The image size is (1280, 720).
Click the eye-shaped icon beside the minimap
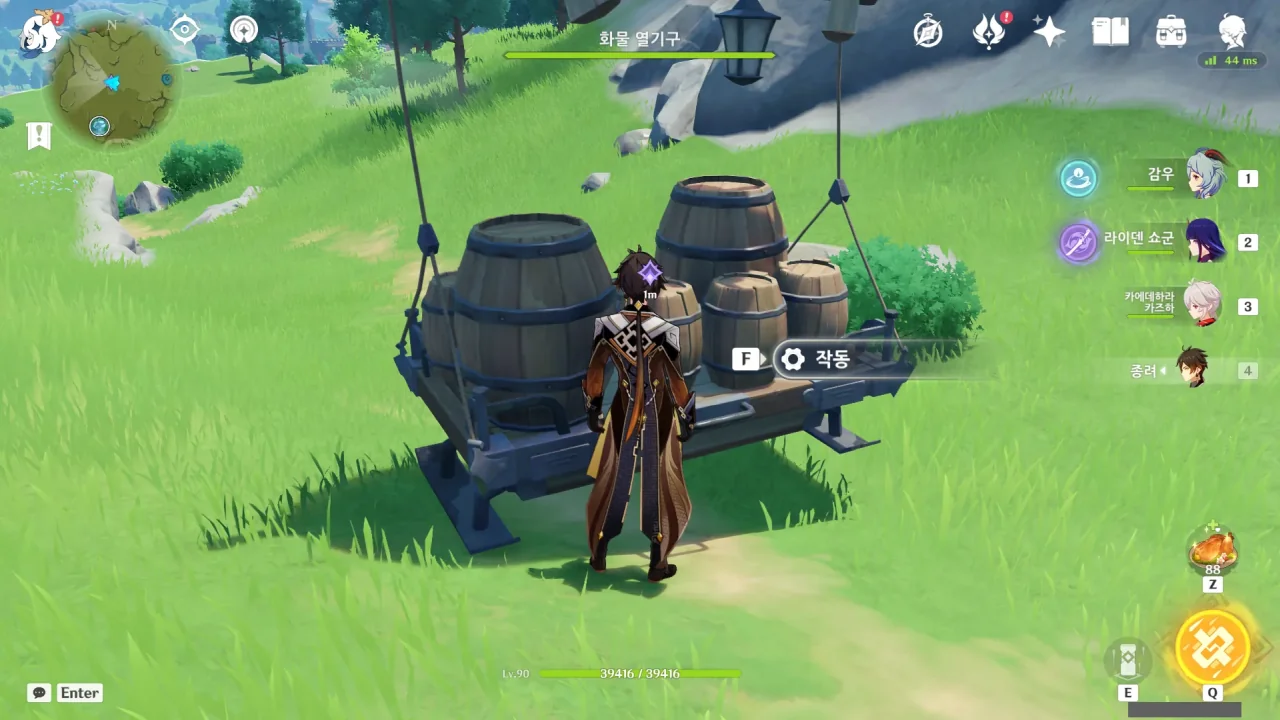(185, 30)
